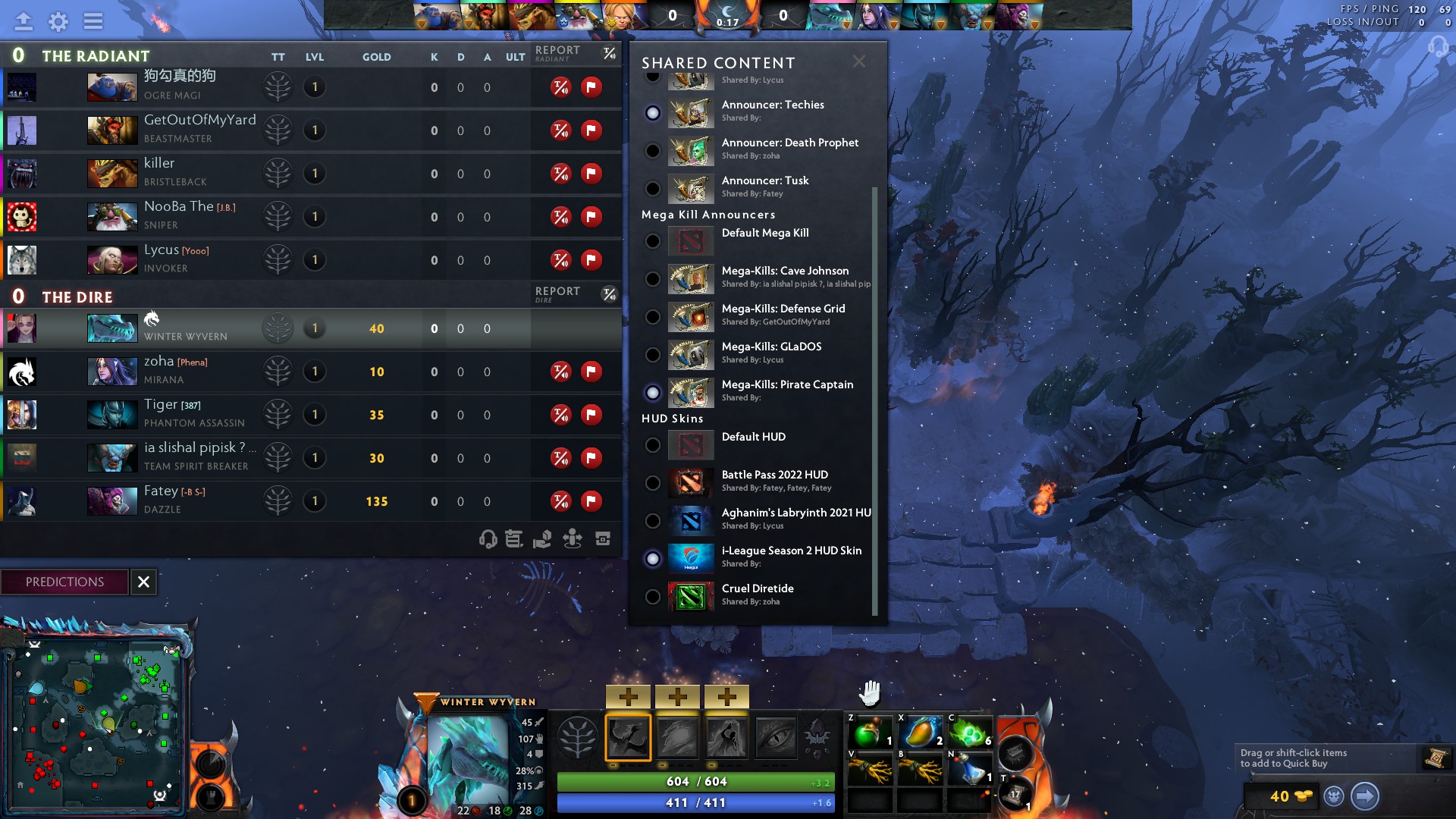Open voice chat with the headset icon
The height and width of the screenshot is (819, 1456).
coord(486,539)
